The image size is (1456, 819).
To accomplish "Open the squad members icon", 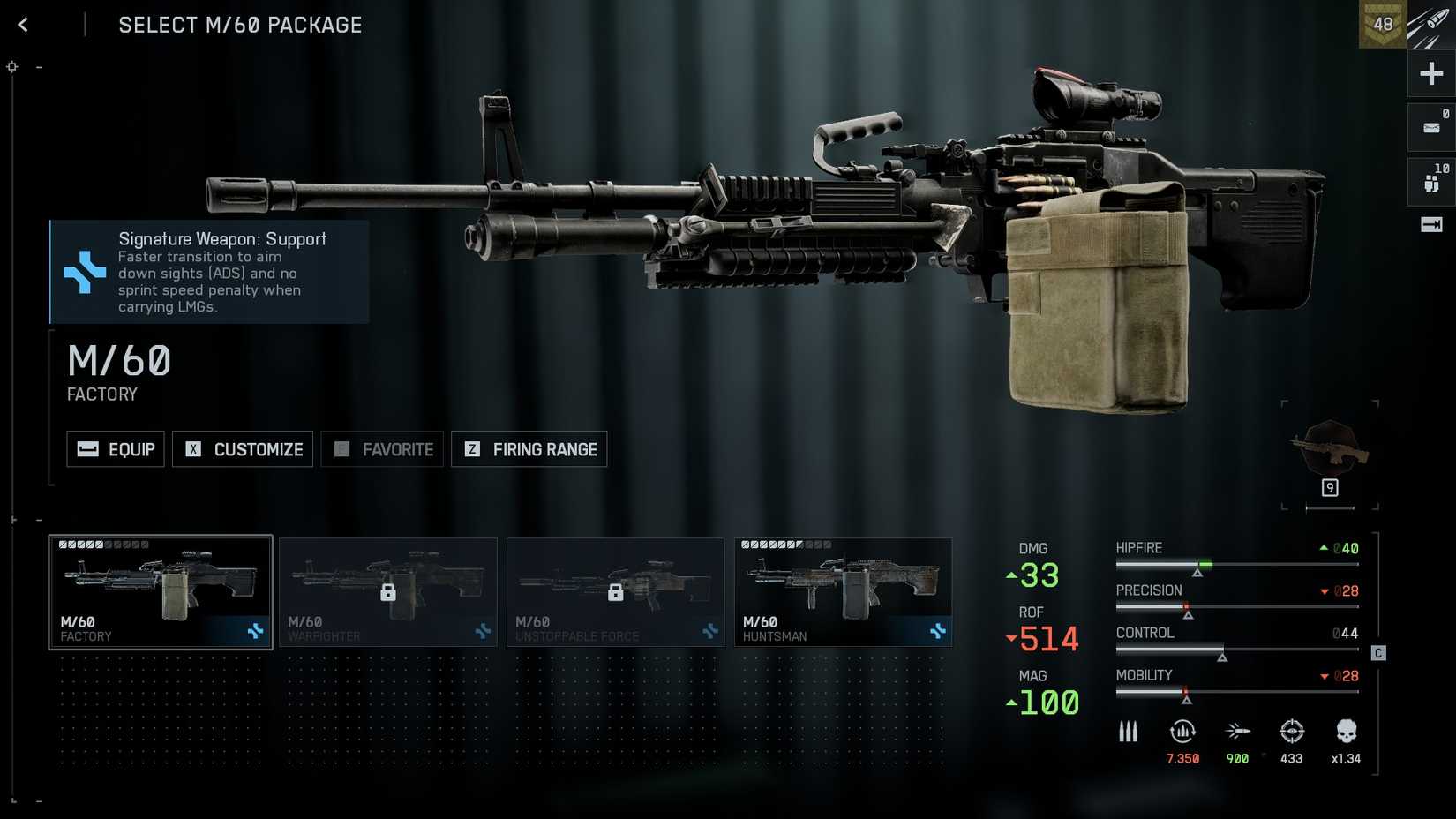I will pos(1431,182).
